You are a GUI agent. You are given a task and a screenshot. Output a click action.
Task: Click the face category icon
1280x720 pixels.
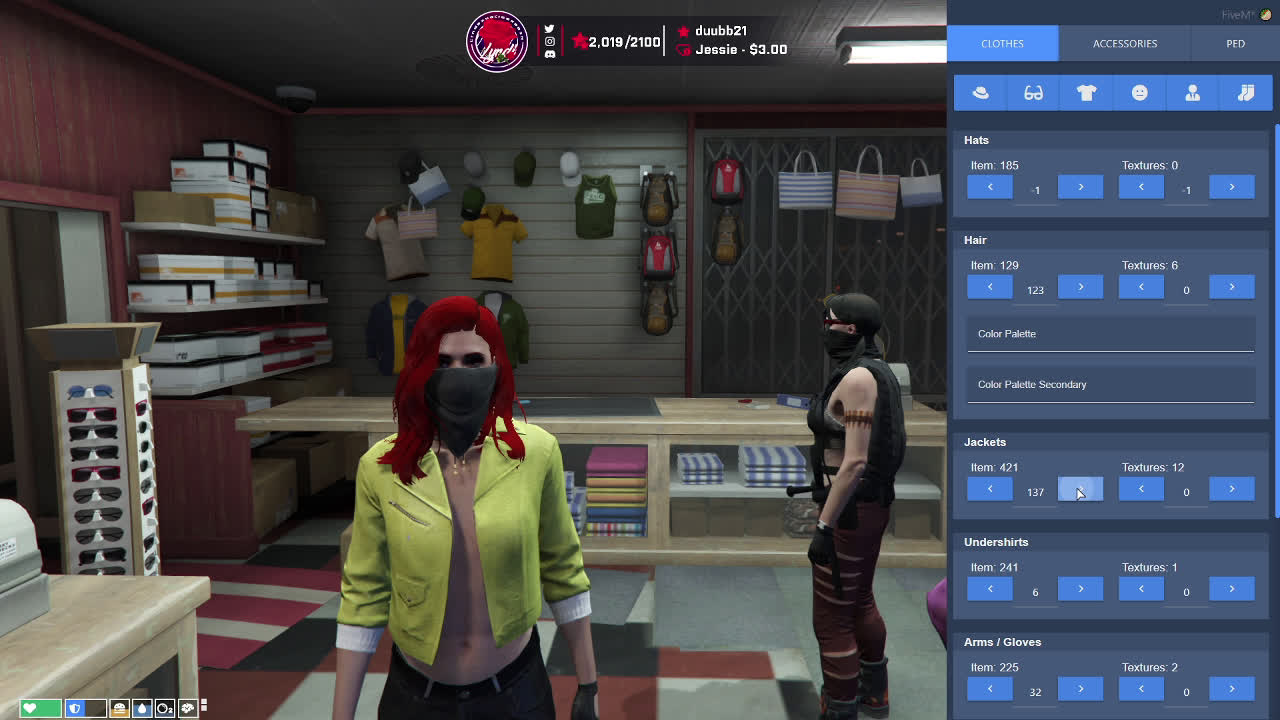click(1139, 93)
